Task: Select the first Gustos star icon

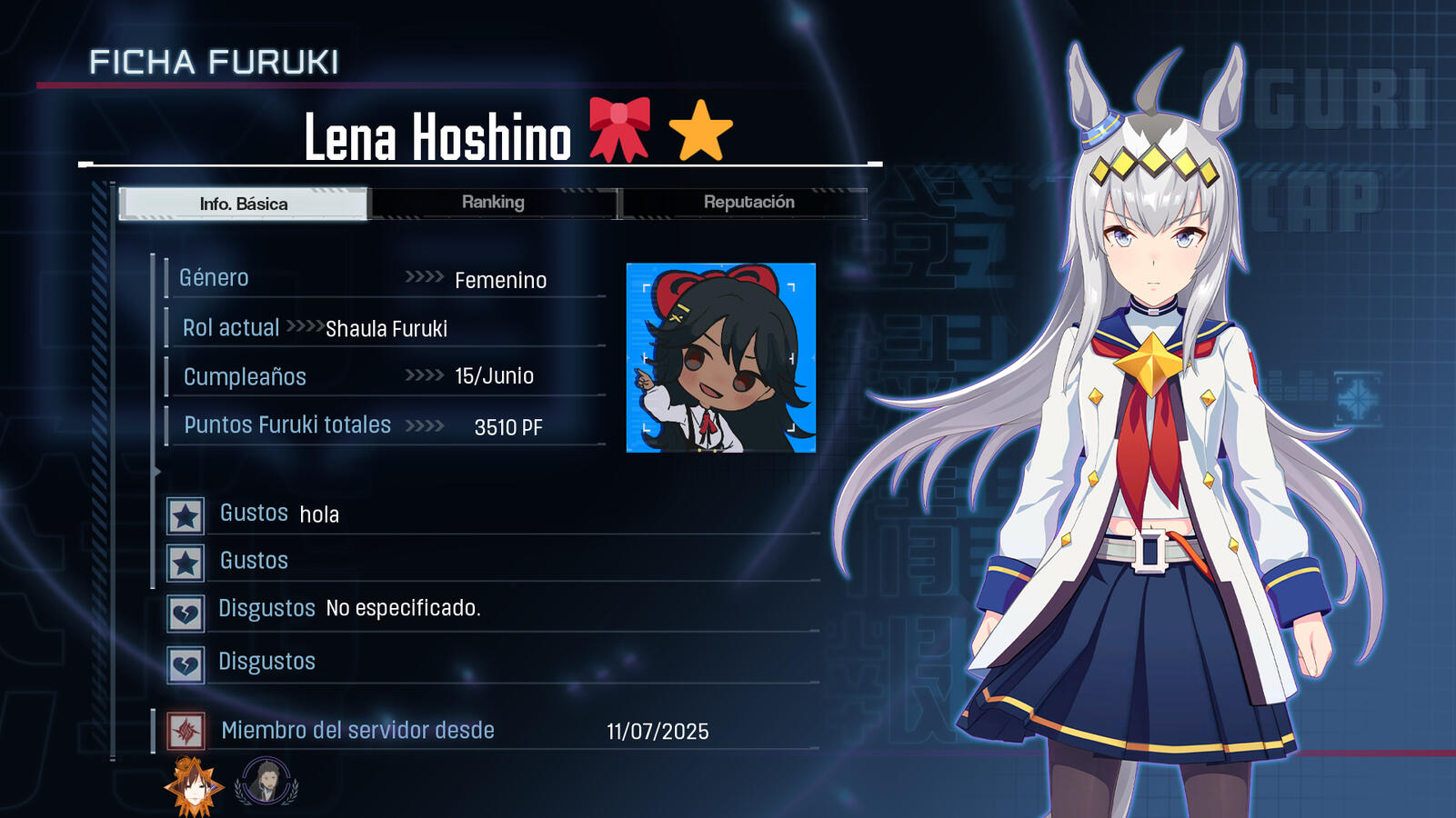Action: pos(186,515)
